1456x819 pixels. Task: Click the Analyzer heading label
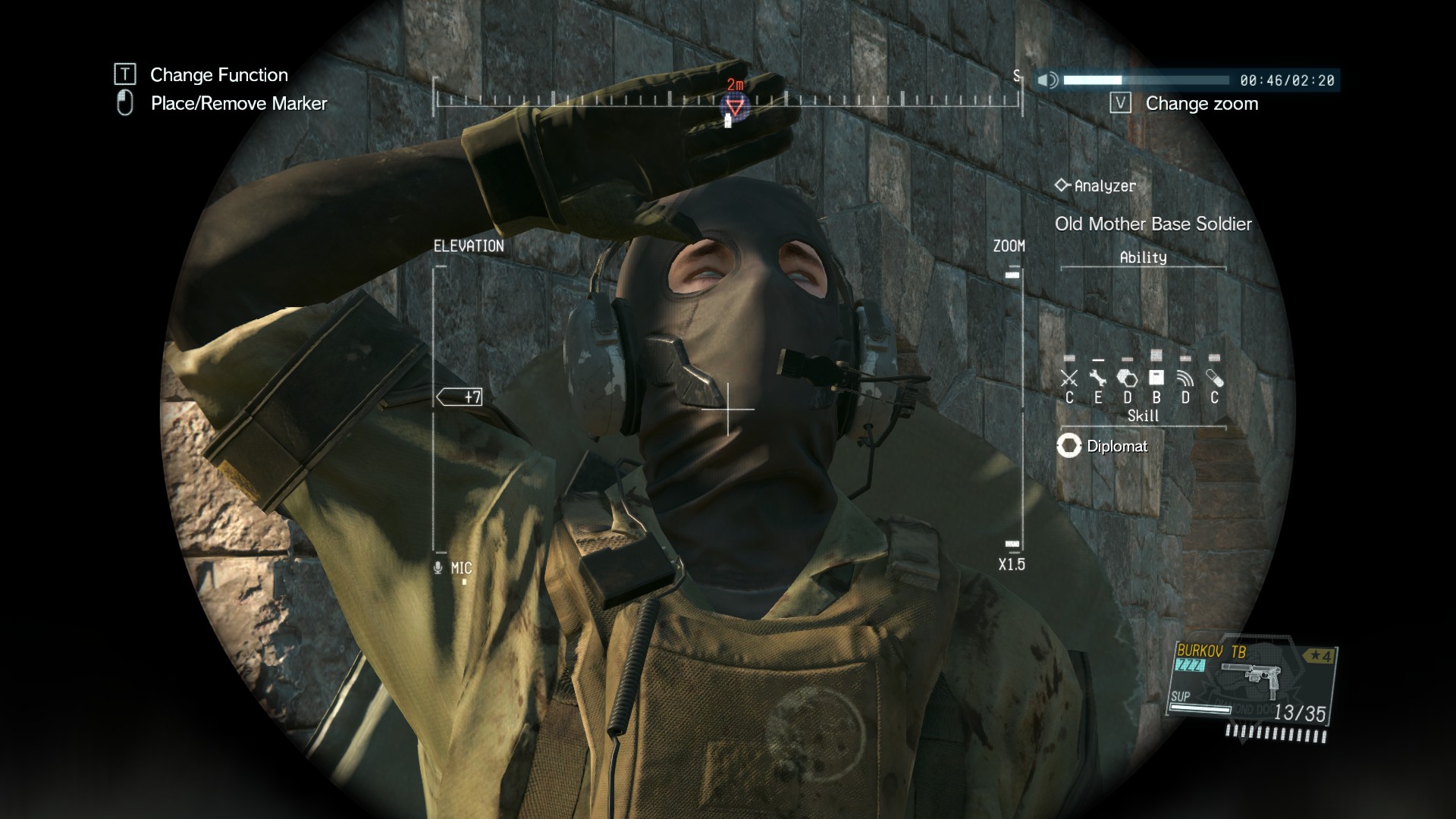coord(1097,186)
